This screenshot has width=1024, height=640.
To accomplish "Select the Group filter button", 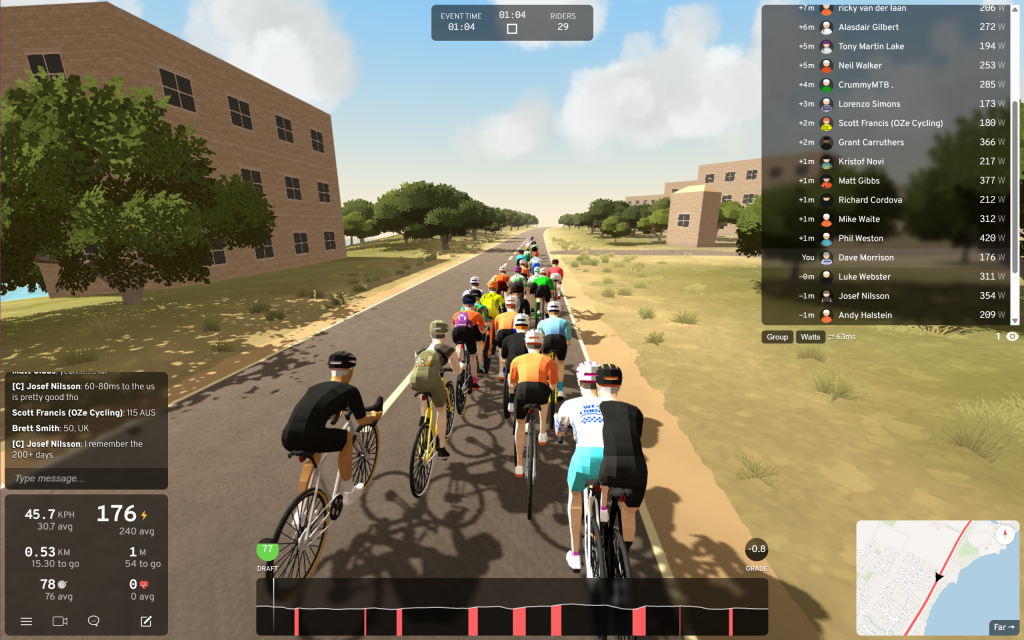I will (x=777, y=337).
